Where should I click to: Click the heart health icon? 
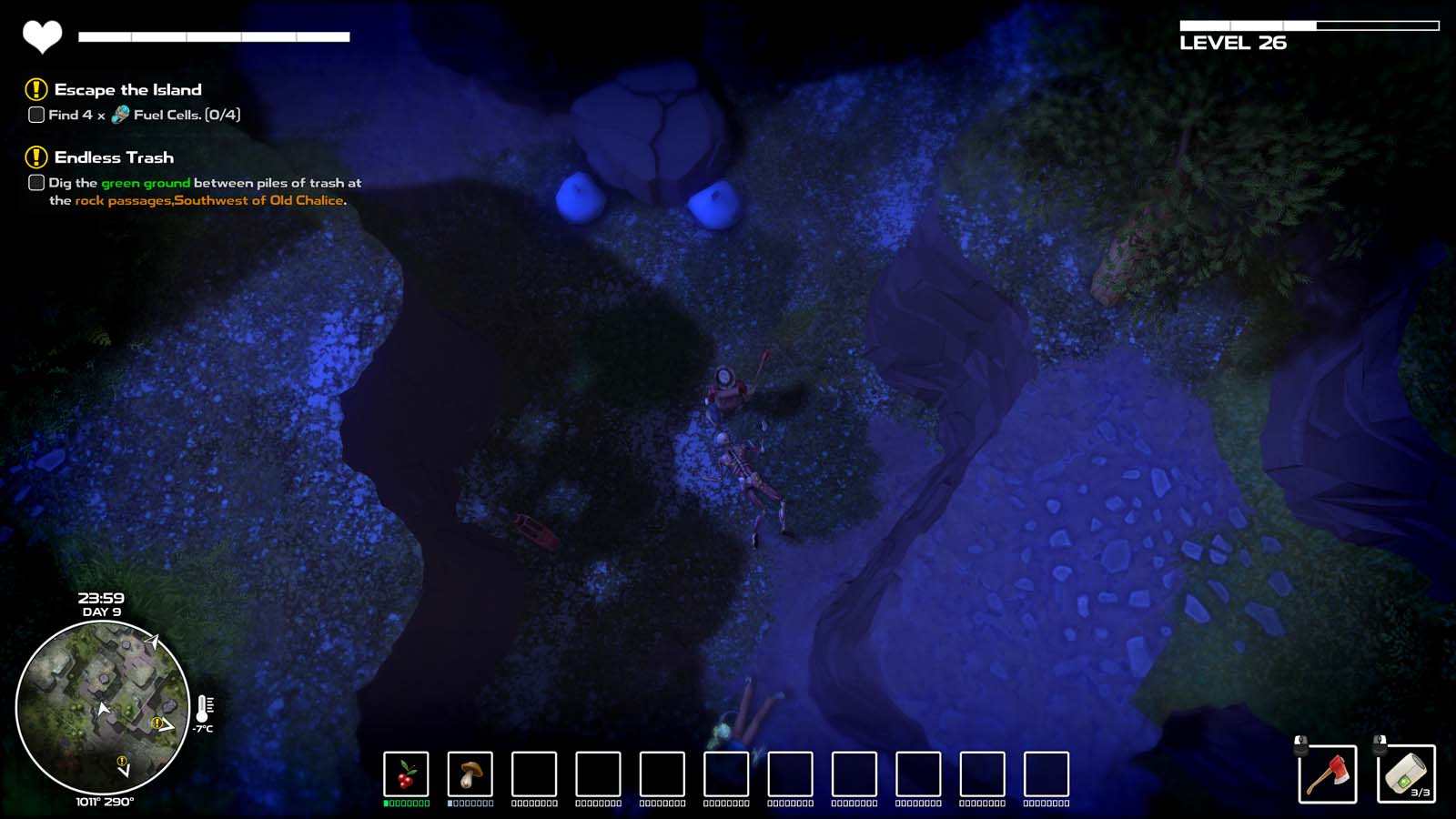pos(41,36)
